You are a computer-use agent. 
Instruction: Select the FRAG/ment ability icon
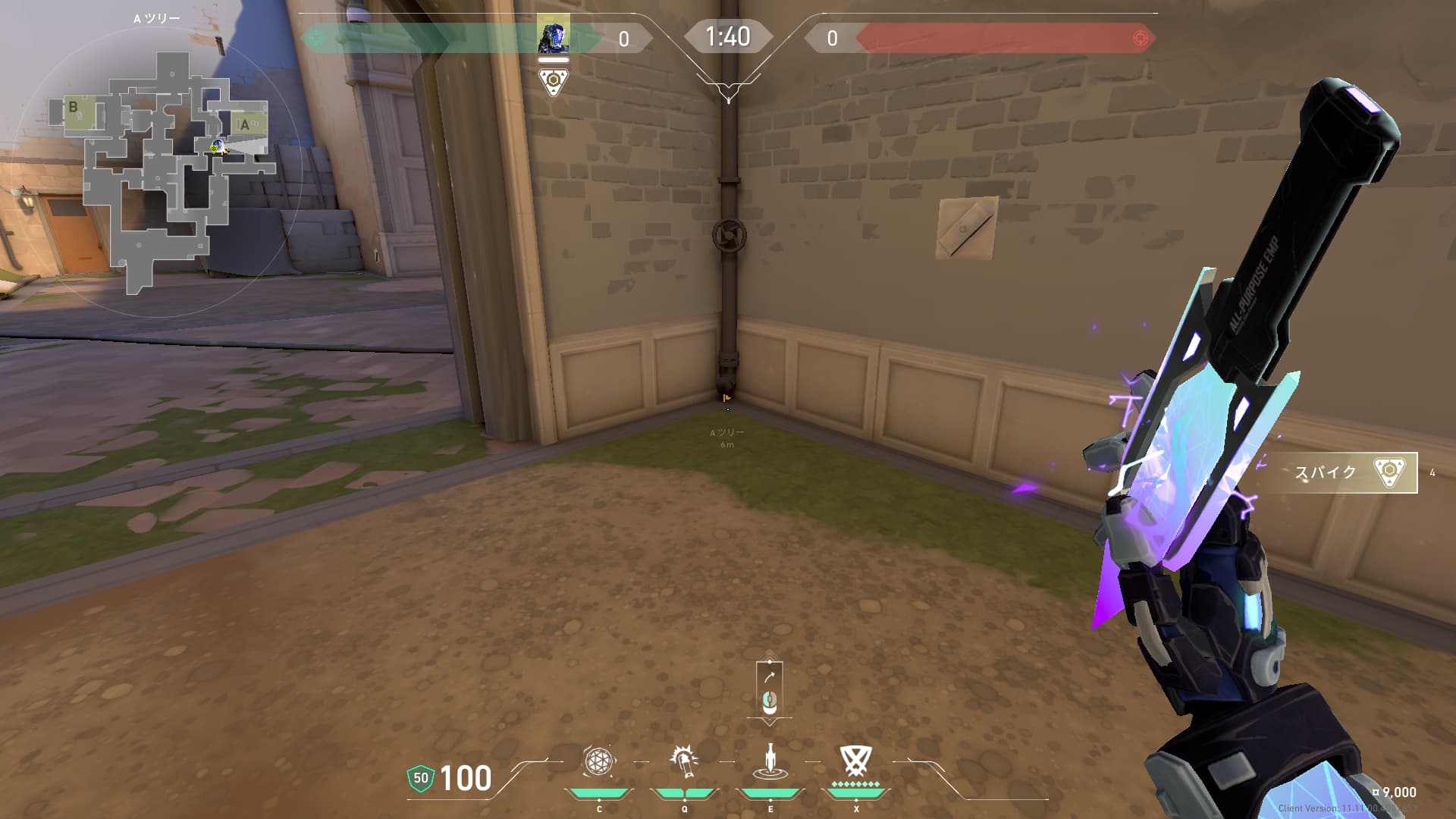click(x=598, y=761)
